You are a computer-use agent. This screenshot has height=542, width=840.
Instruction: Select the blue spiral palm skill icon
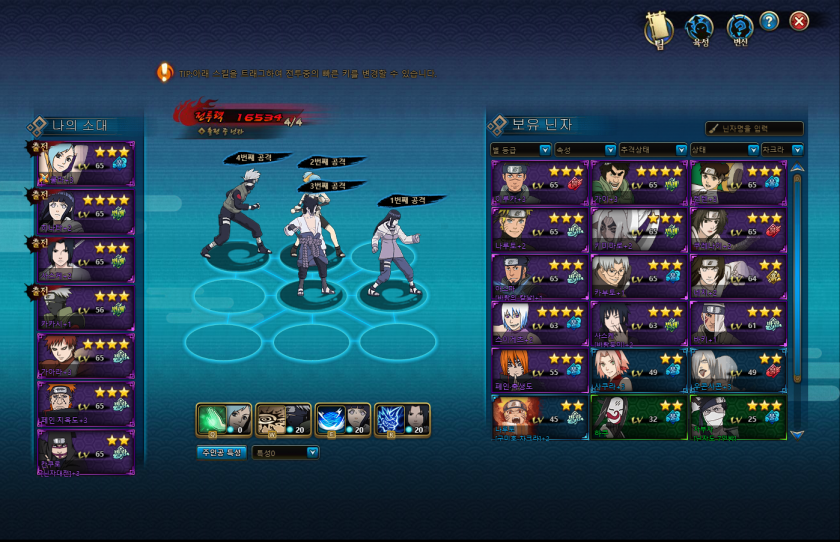click(343, 420)
